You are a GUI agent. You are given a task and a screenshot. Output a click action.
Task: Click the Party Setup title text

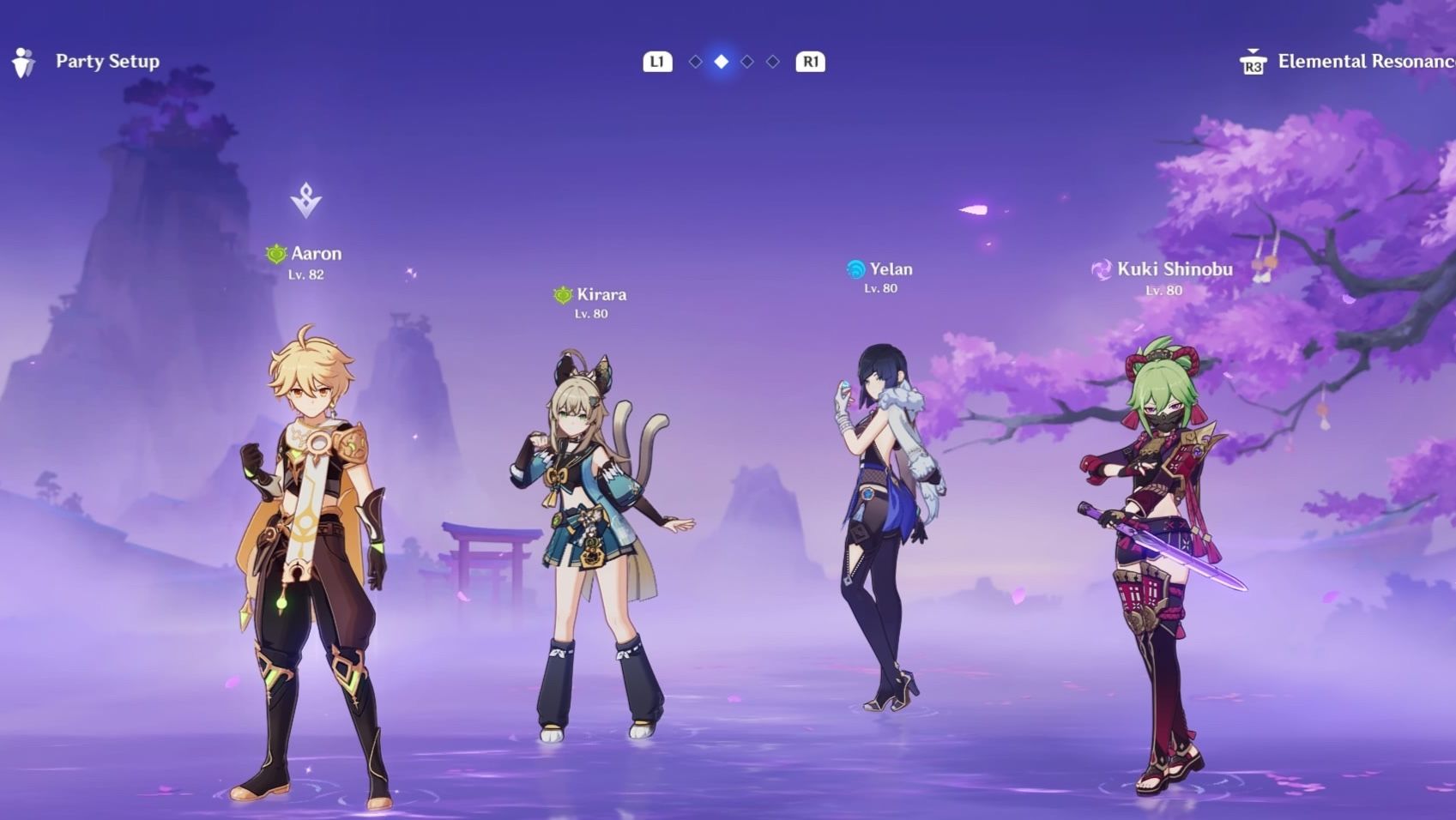pyautogui.click(x=107, y=61)
